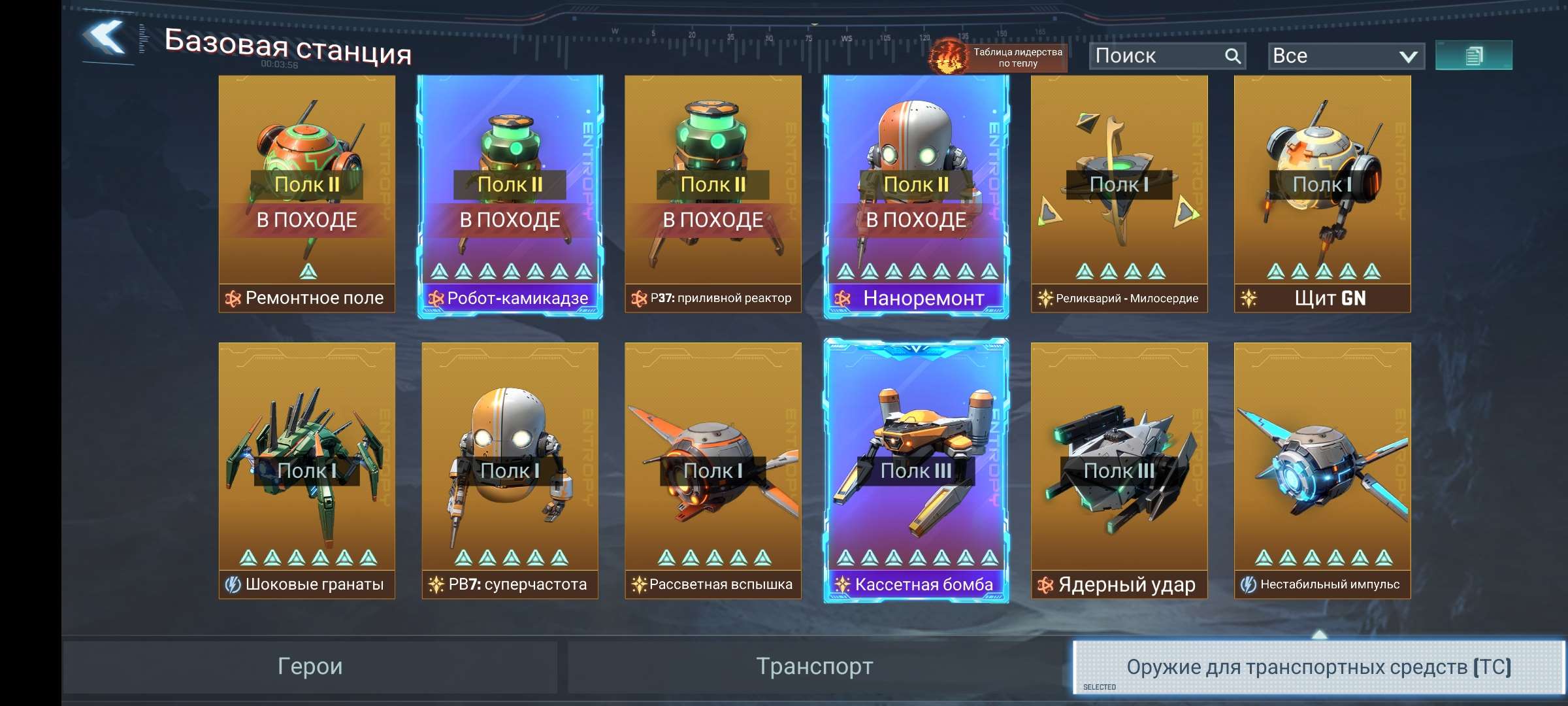Screen dimensions: 1568x706
Task: Click the Поиск search field
Action: (x=1156, y=56)
